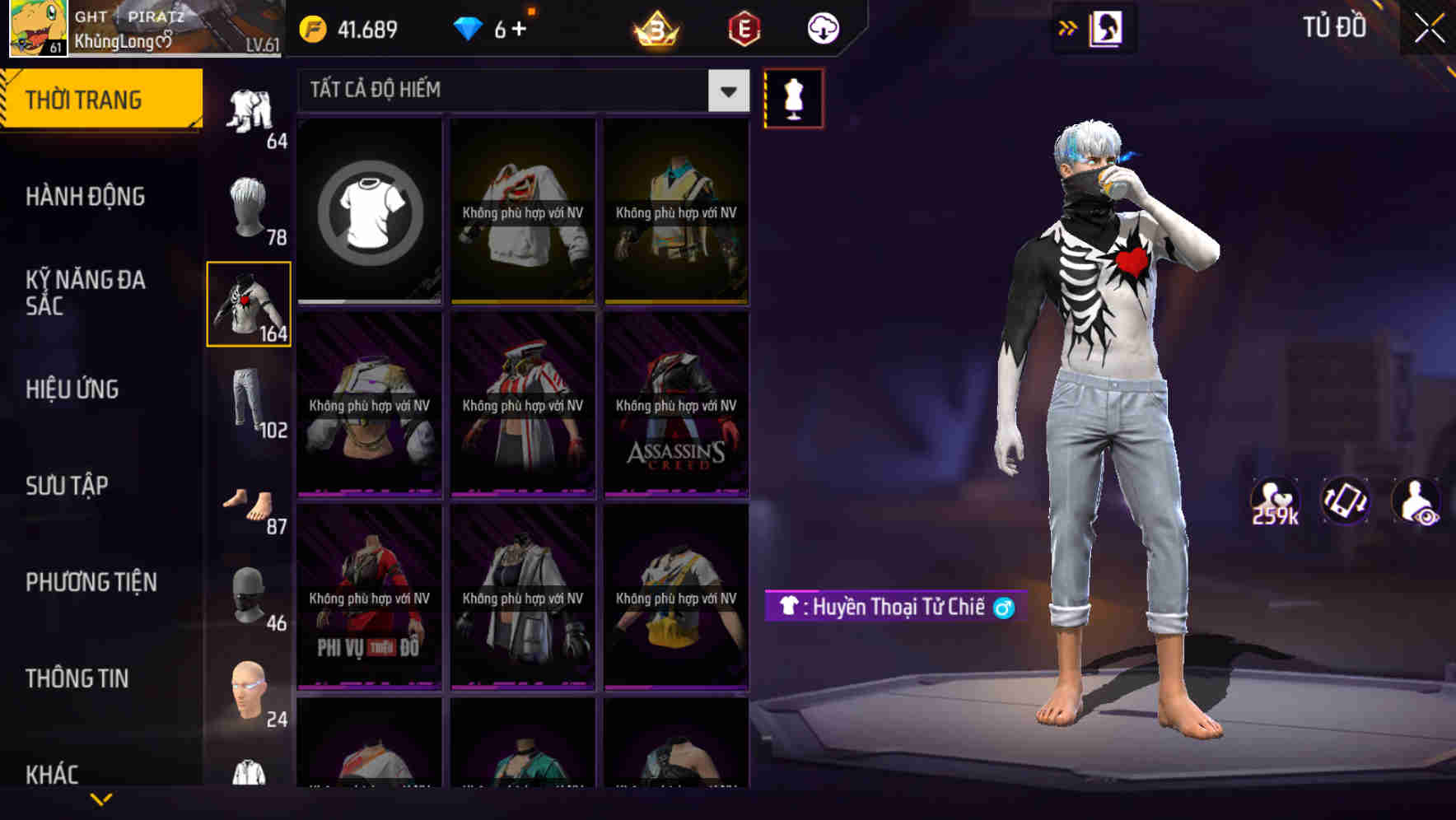Click the cloud download icon
This screenshot has width=1456, height=820.
pos(823,27)
